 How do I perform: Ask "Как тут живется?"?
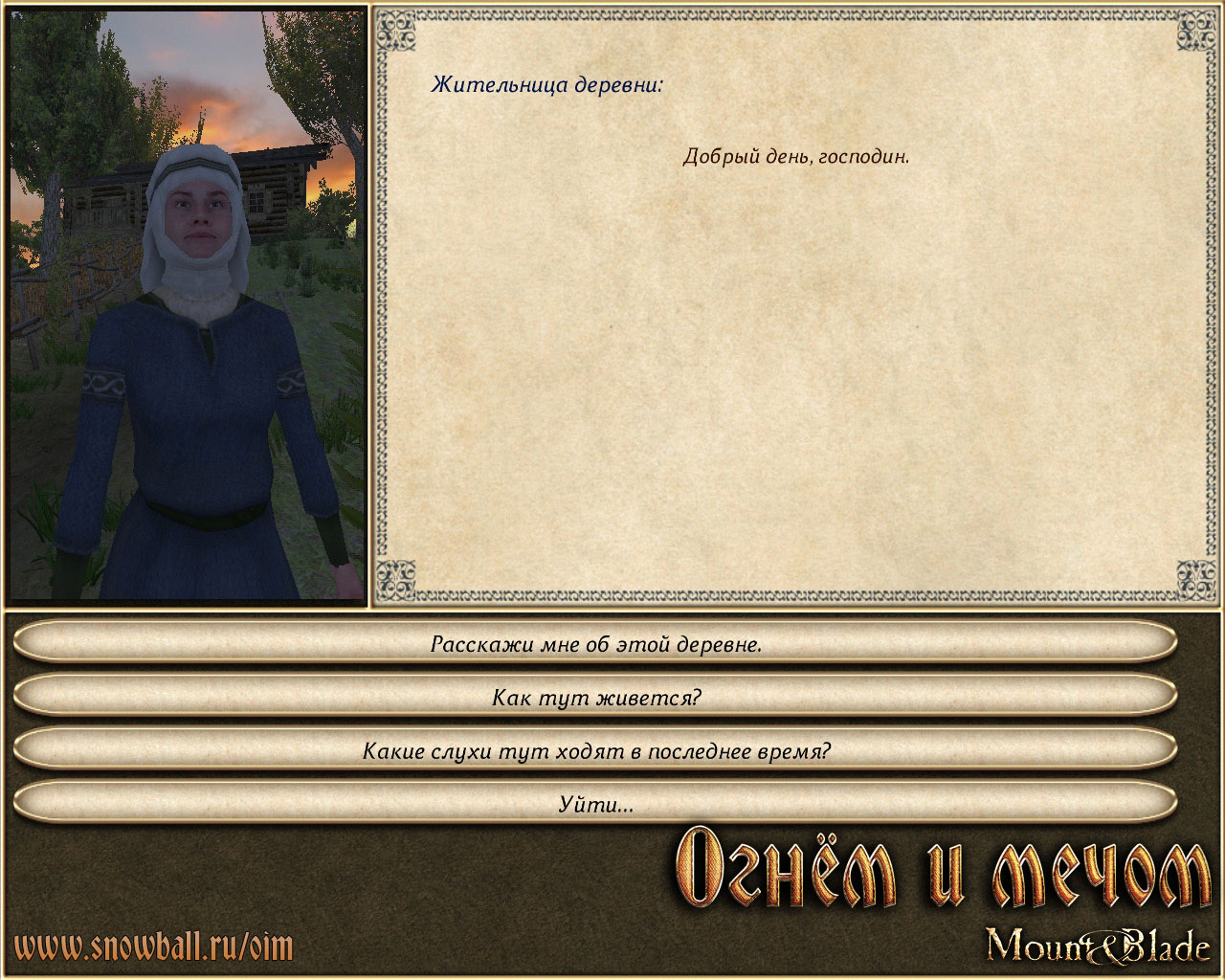click(595, 697)
